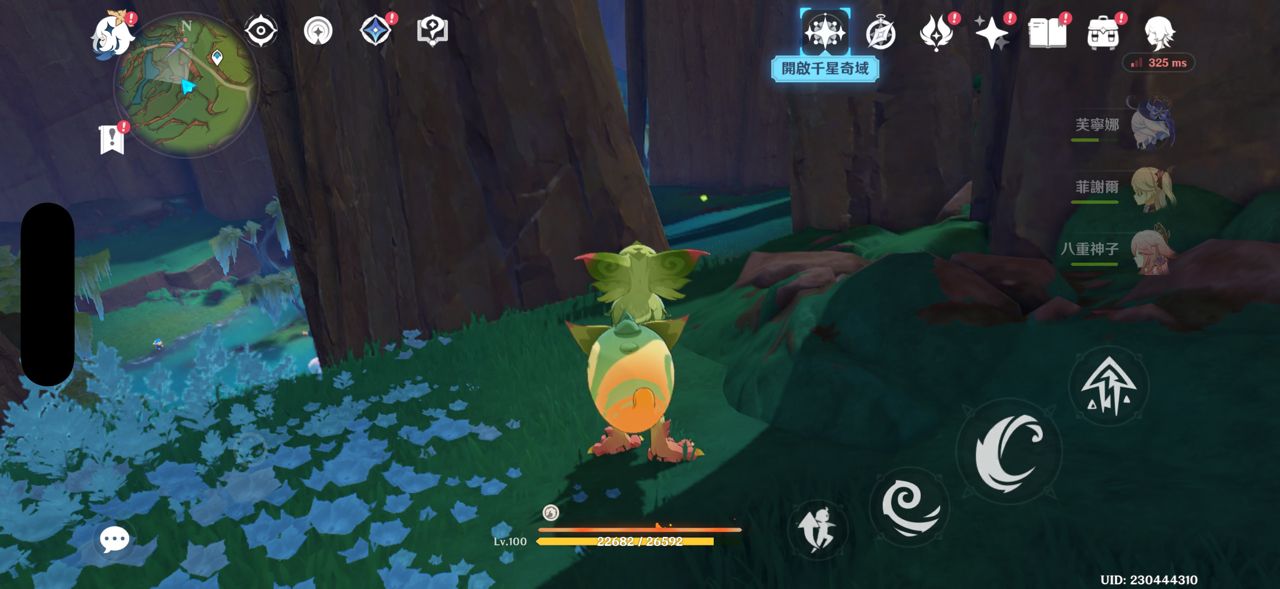Tap the large crescent attack button
The height and width of the screenshot is (589, 1280).
(1008, 450)
